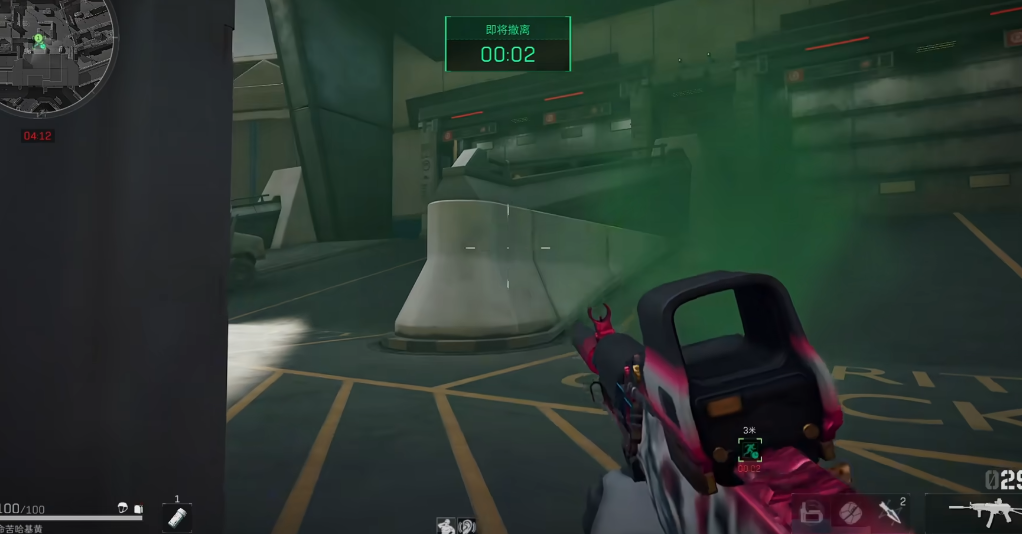Image resolution: width=1022 pixels, height=534 pixels.
Task: Click the crouching stance indicator icon
Action: 446,525
